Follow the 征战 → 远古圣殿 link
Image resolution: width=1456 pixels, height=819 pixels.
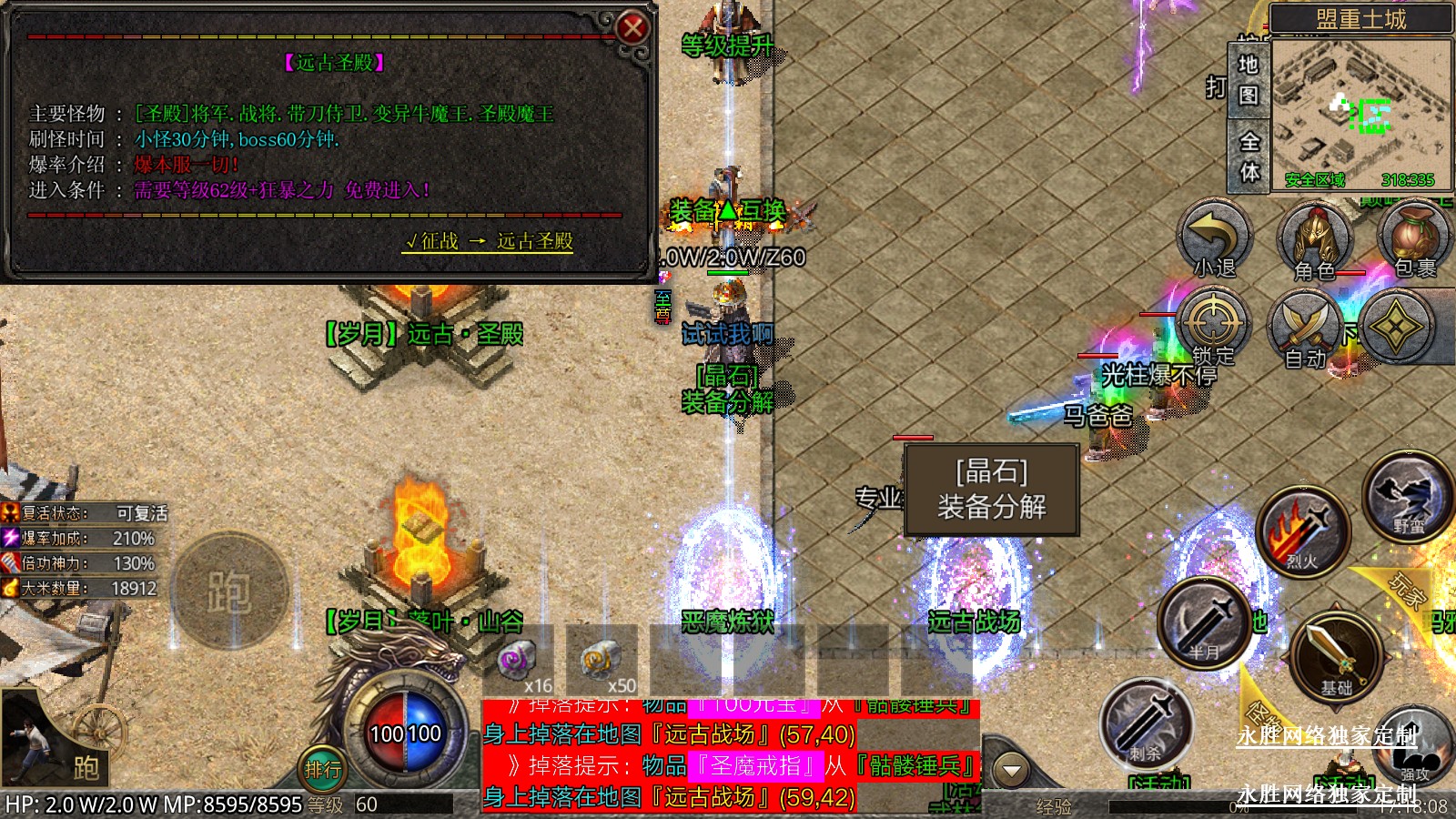point(489,241)
